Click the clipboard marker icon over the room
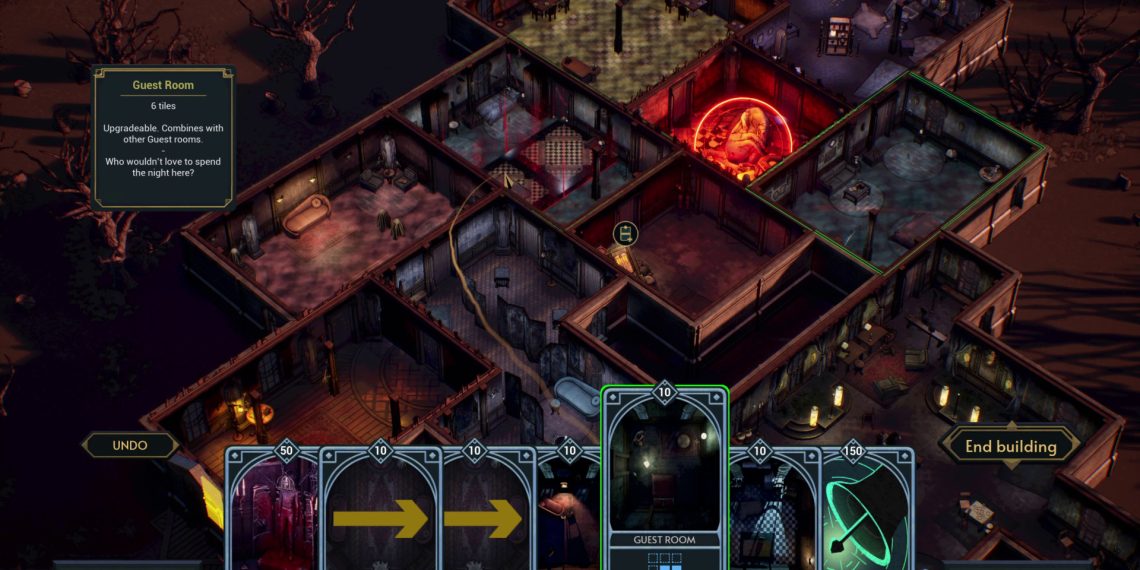Viewport: 1140px width, 570px height. (x=626, y=234)
